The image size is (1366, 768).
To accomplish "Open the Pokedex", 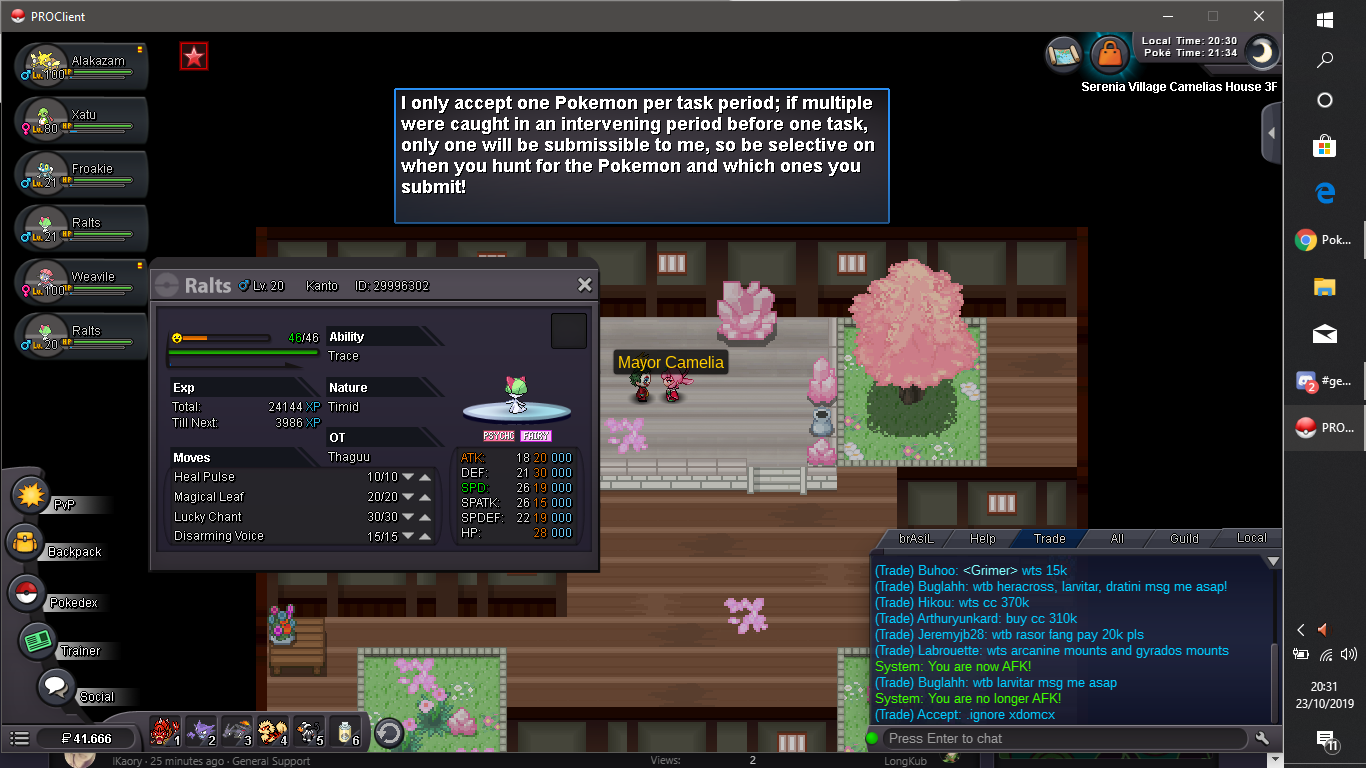I will 26,594.
